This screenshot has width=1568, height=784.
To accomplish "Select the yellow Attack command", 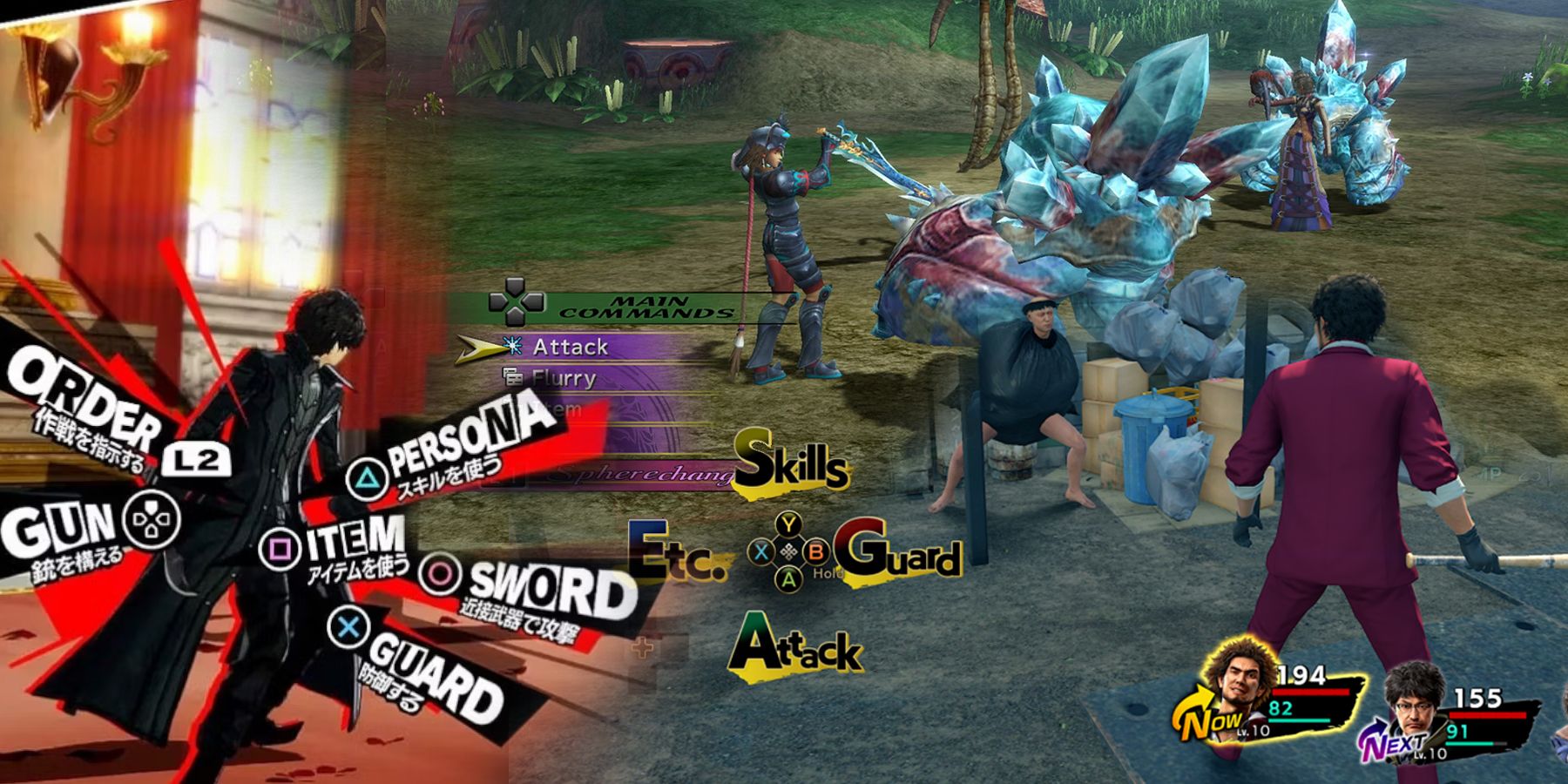I will pos(794,648).
